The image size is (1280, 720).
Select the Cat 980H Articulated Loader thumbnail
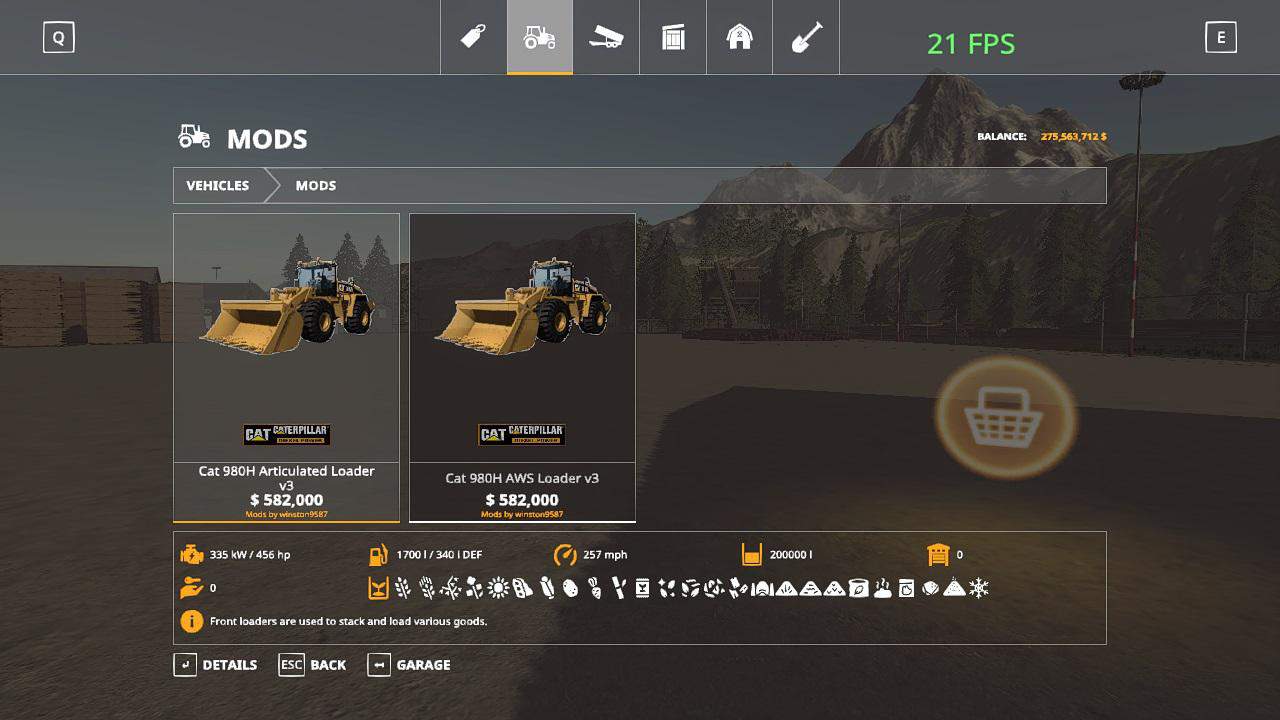286,340
